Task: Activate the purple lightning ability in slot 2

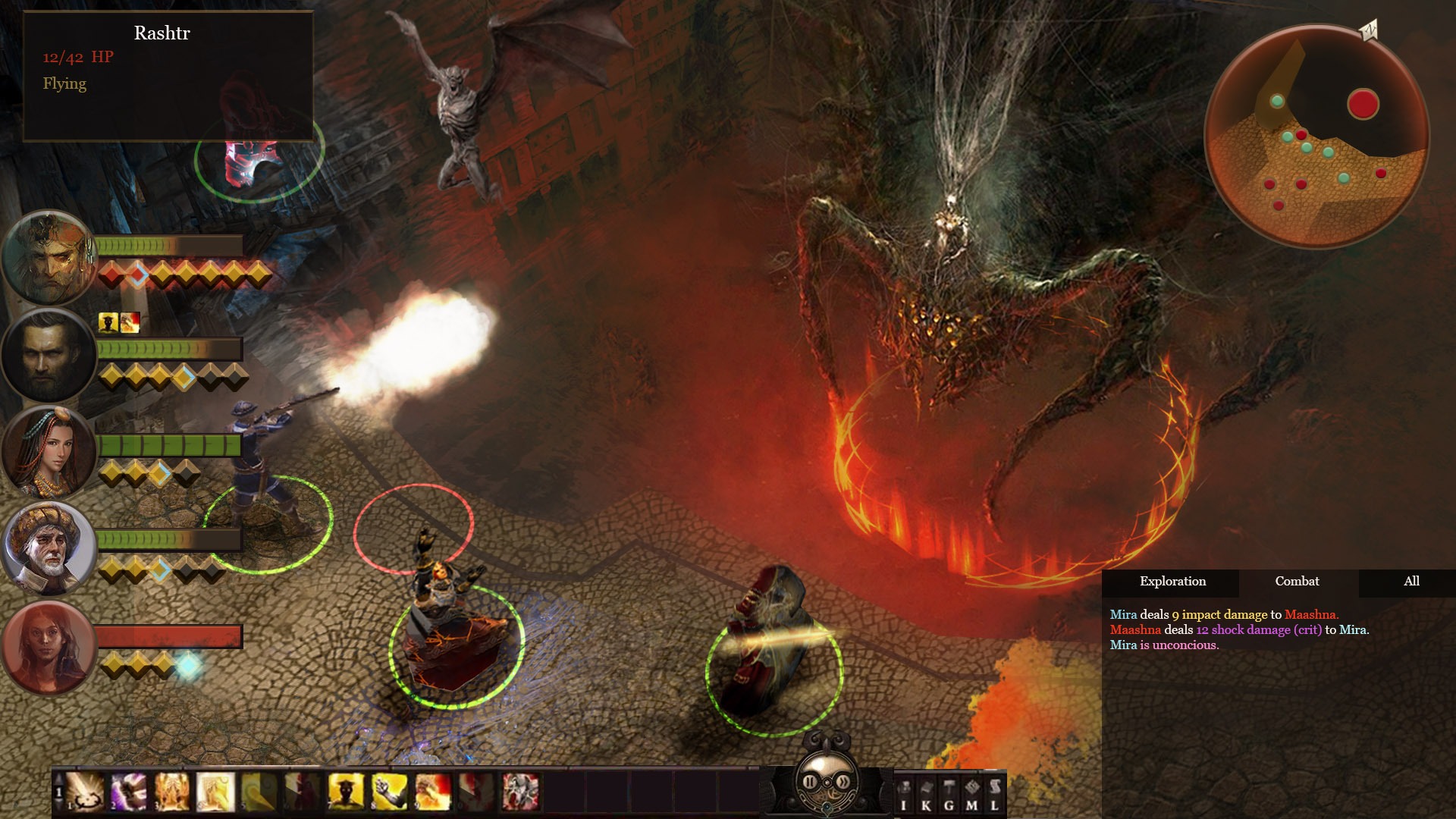Action: 130,792
